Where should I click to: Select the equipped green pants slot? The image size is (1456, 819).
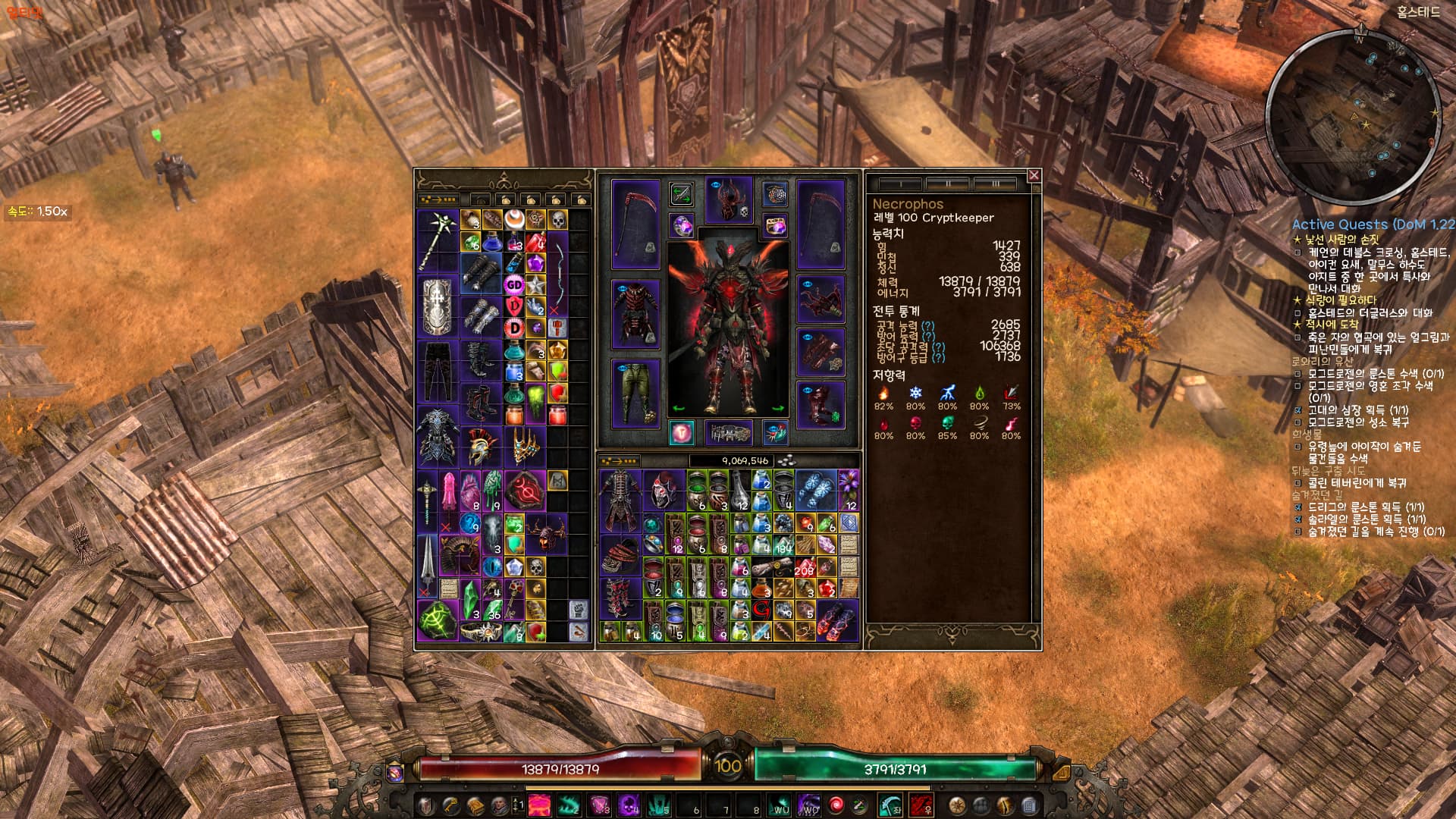pyautogui.click(x=635, y=393)
